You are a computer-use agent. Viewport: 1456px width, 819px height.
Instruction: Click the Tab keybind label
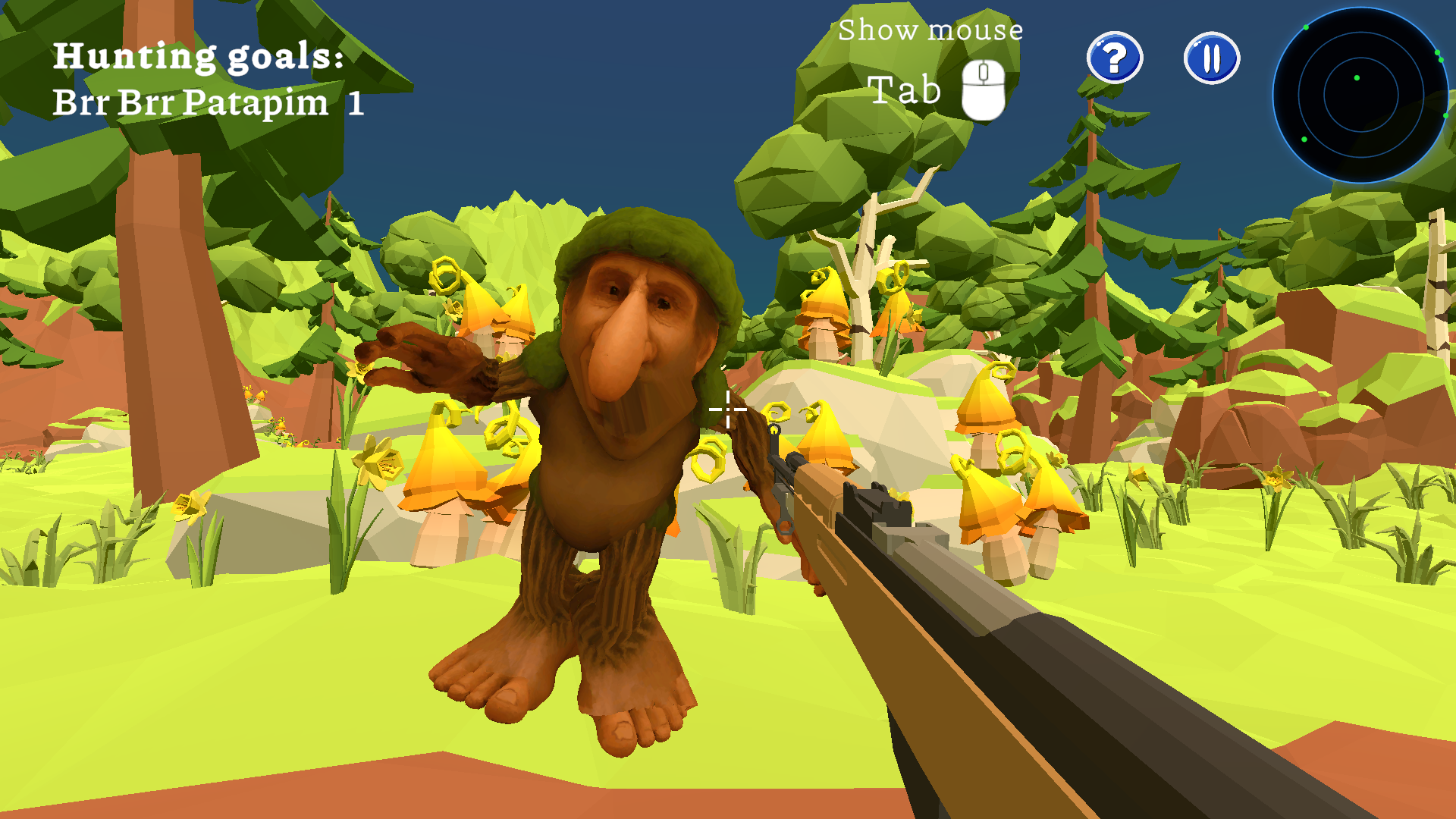905,91
